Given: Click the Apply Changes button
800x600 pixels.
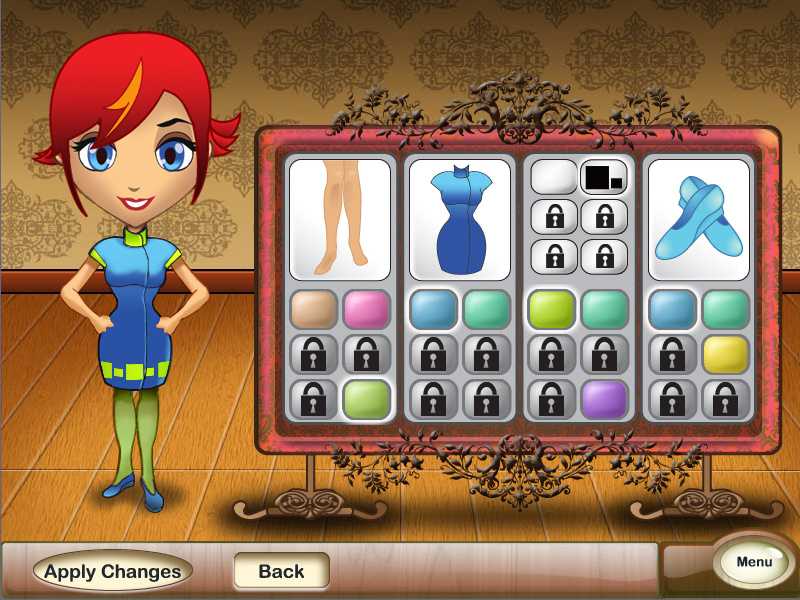Looking at the screenshot, I should (x=113, y=571).
